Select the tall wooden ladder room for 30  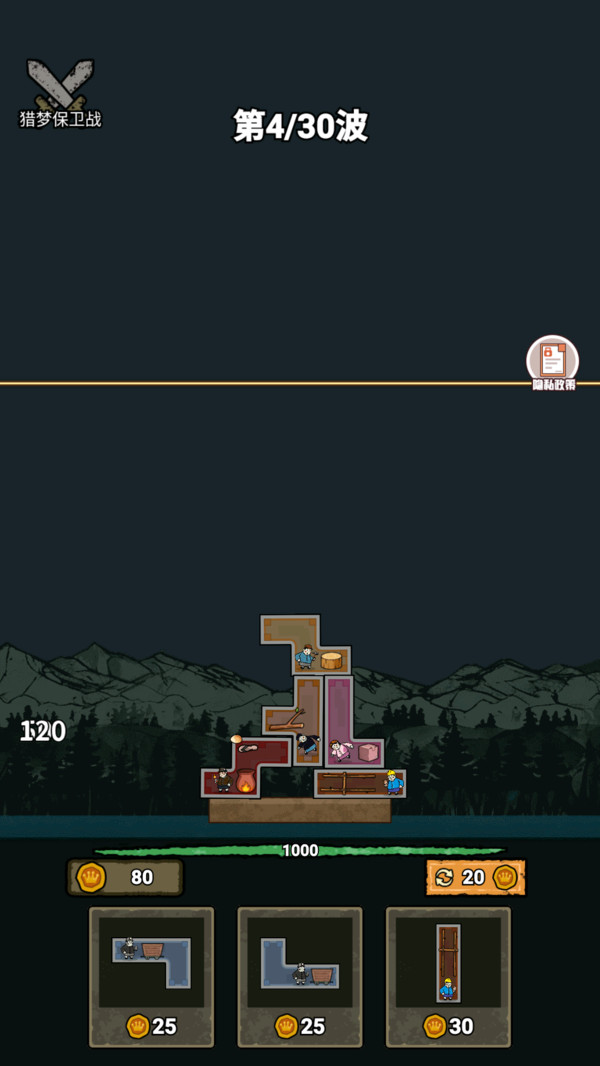[448, 975]
